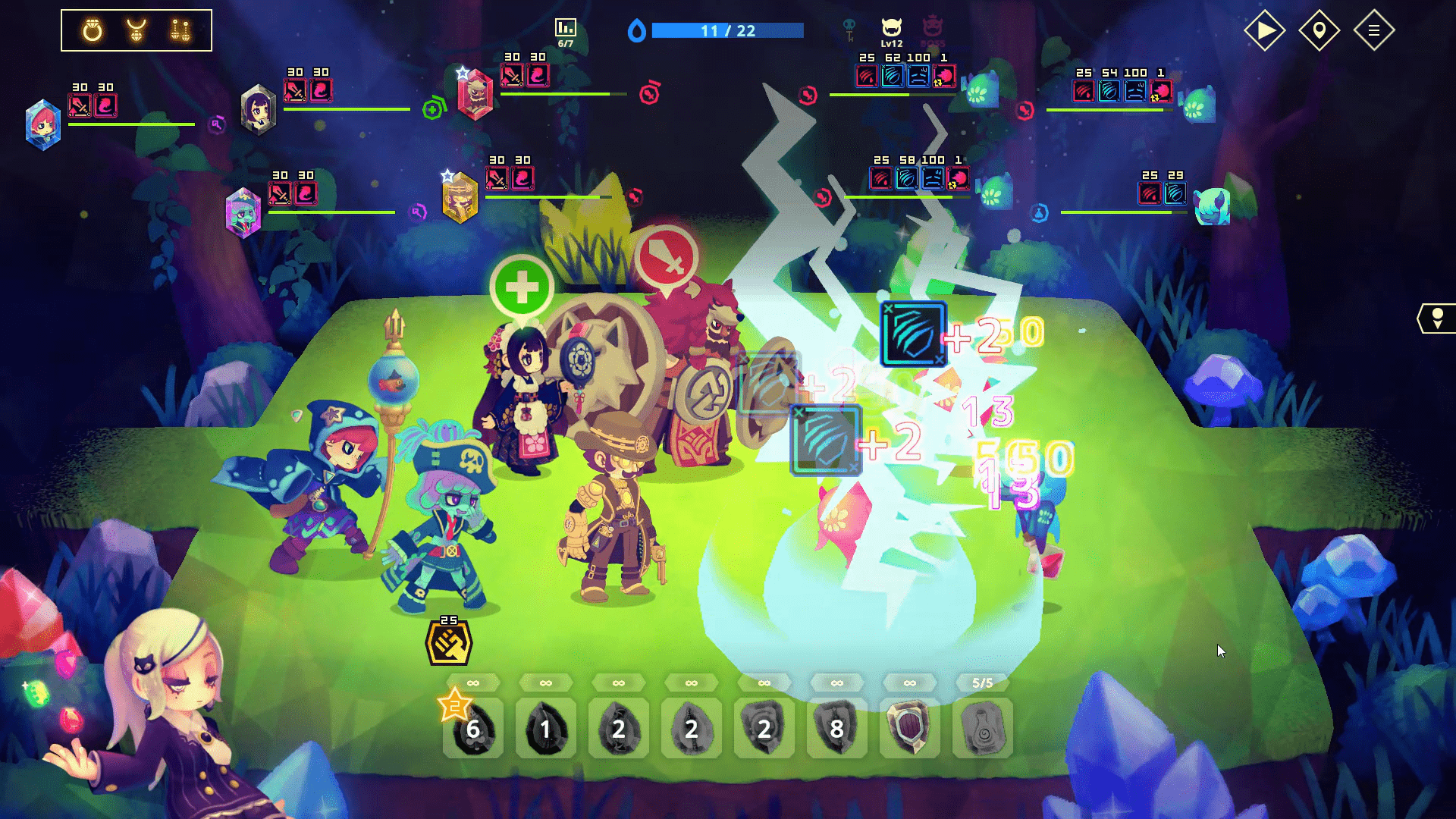Viewport: 1456px width, 819px height.
Task: Select the dark-haired maid hero portrait
Action: (259, 109)
